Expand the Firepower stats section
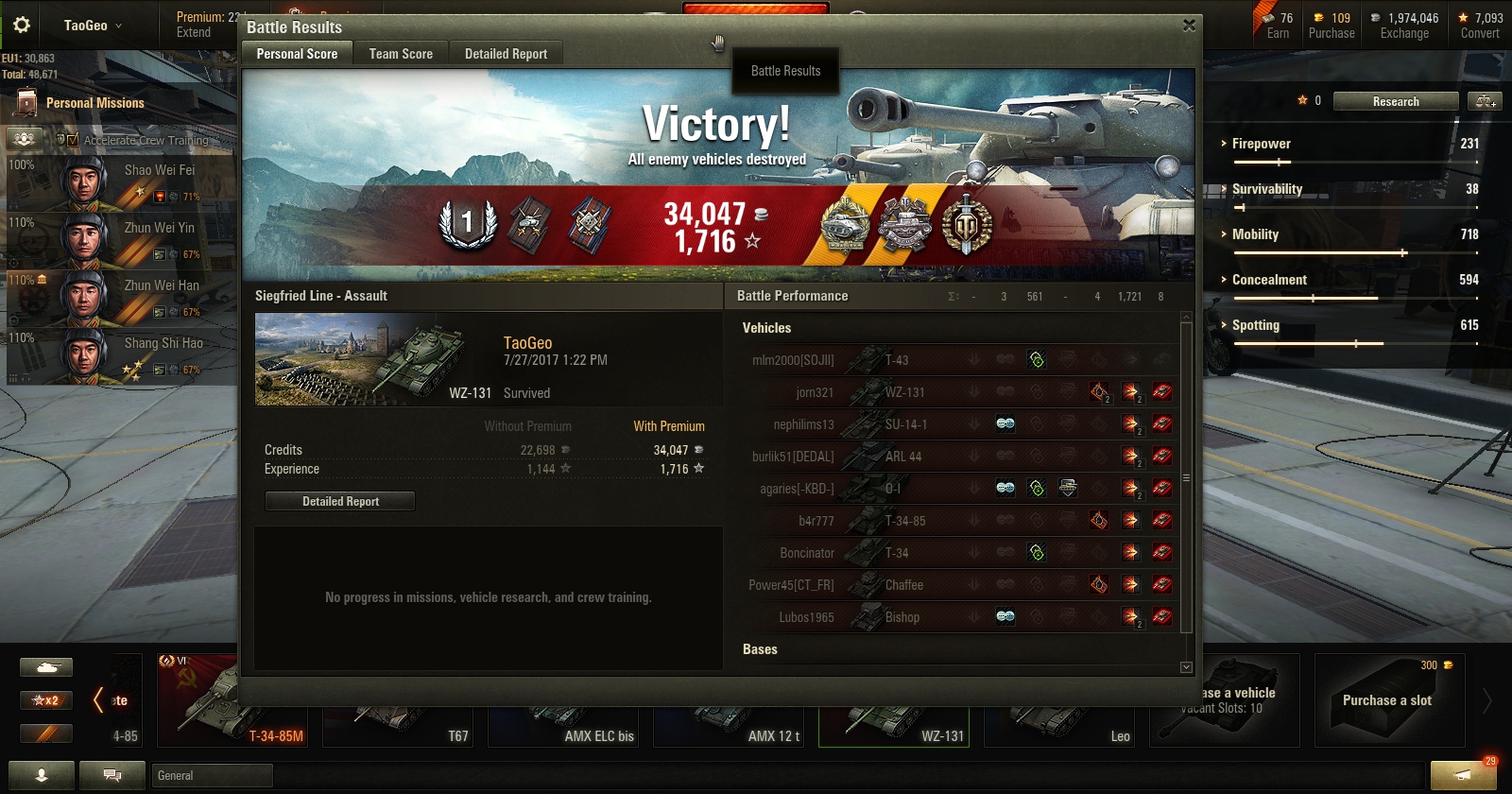 (1261, 144)
